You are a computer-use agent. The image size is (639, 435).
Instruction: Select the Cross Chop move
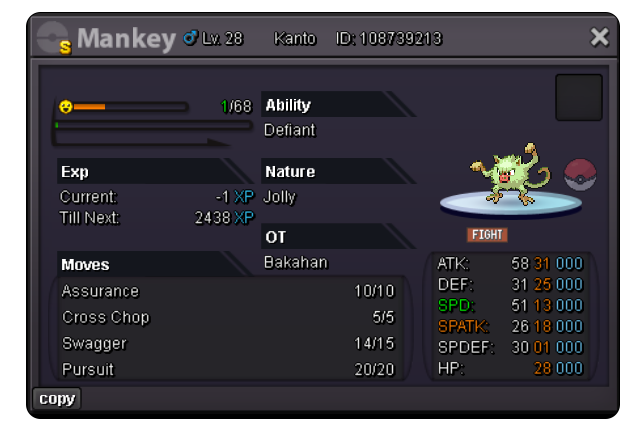[228, 317]
